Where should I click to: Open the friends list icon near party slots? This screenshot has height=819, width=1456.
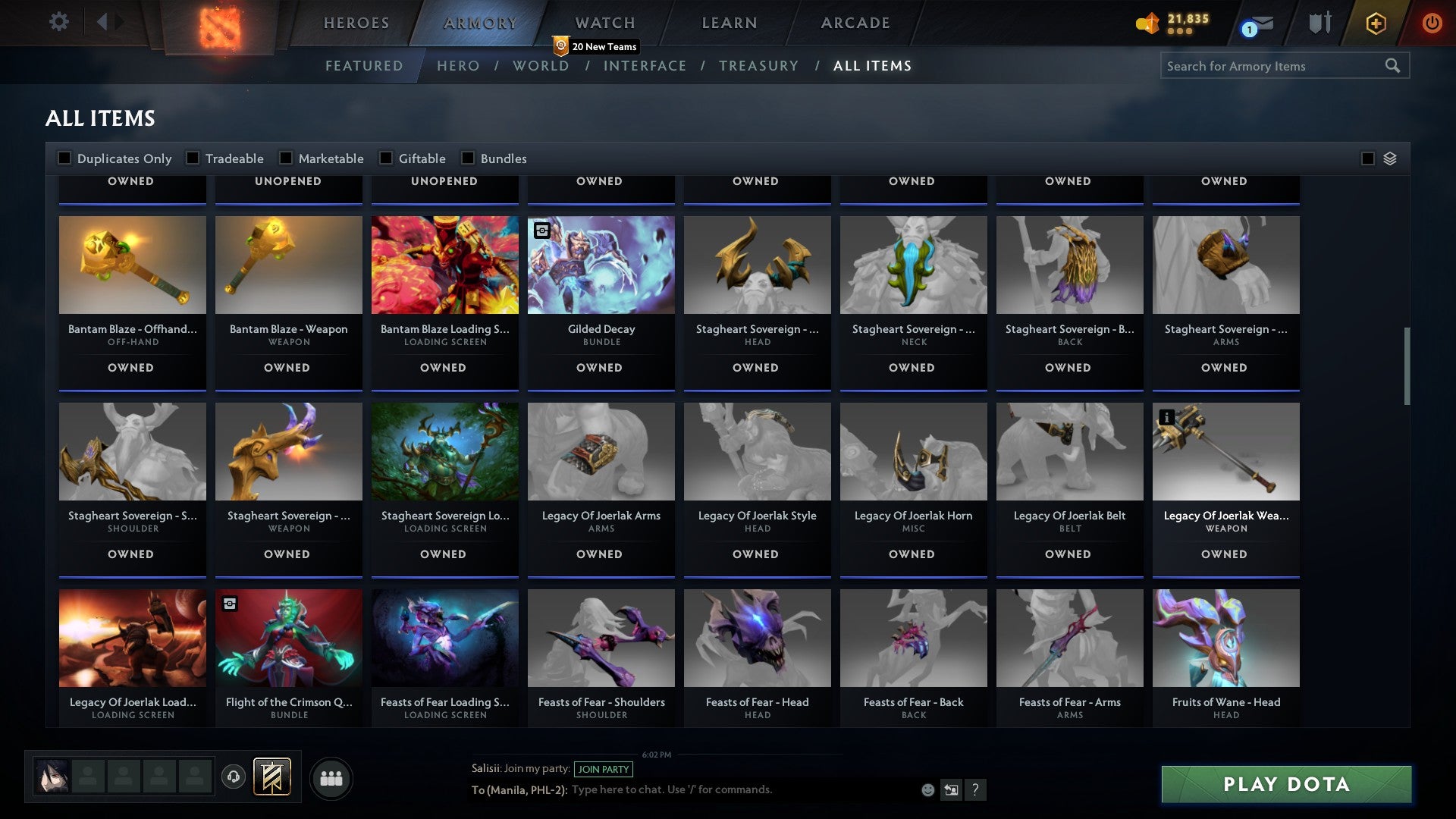(x=331, y=778)
